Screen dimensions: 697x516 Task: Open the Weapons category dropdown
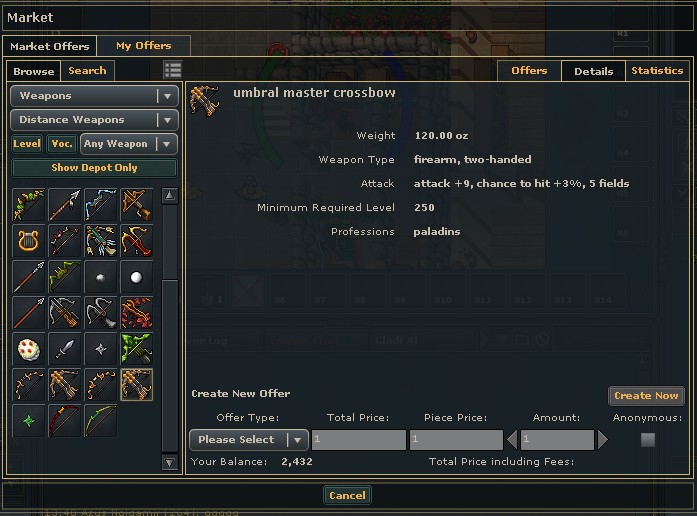click(x=94, y=96)
